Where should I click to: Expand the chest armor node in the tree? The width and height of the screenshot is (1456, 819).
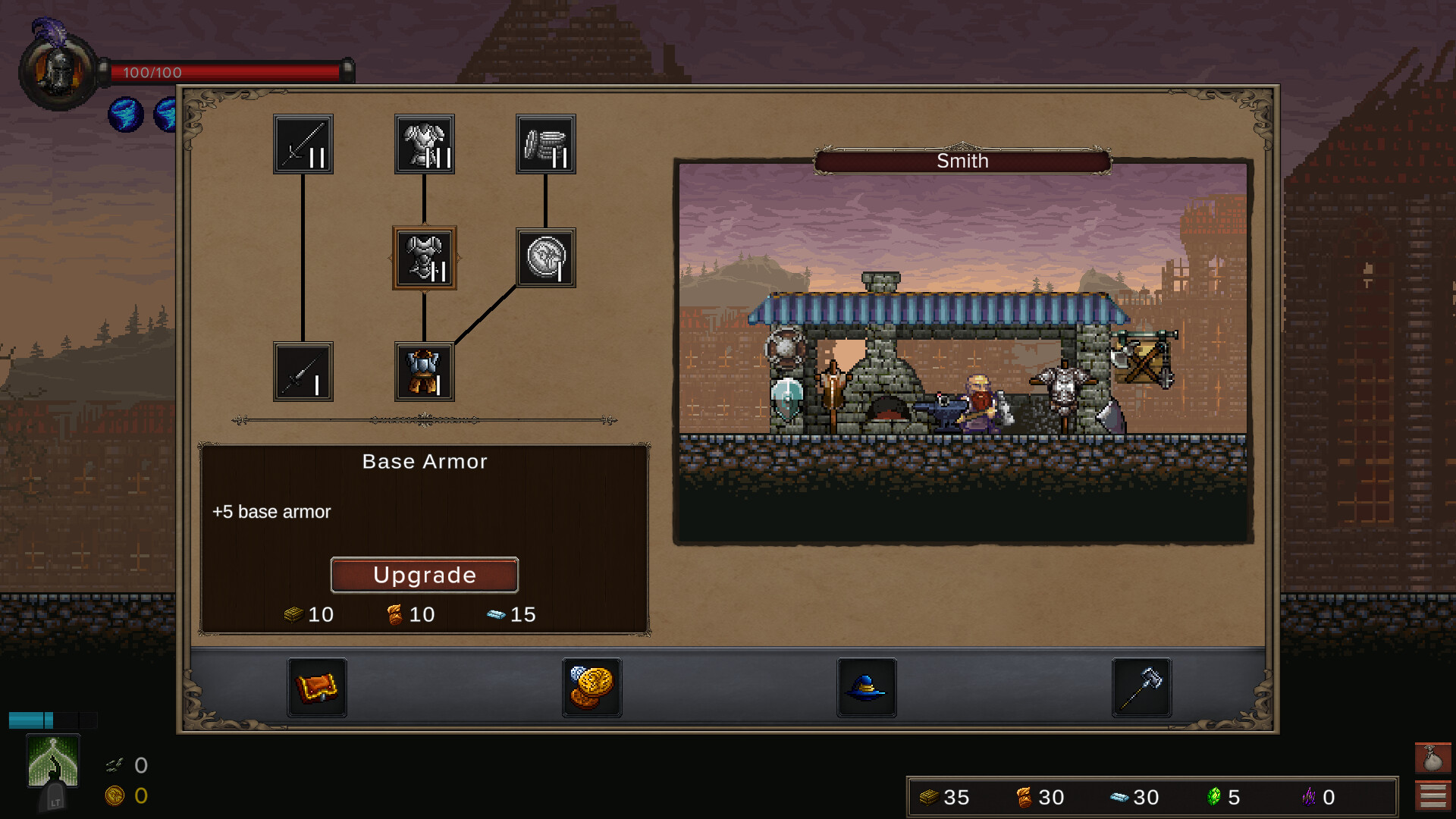424,258
